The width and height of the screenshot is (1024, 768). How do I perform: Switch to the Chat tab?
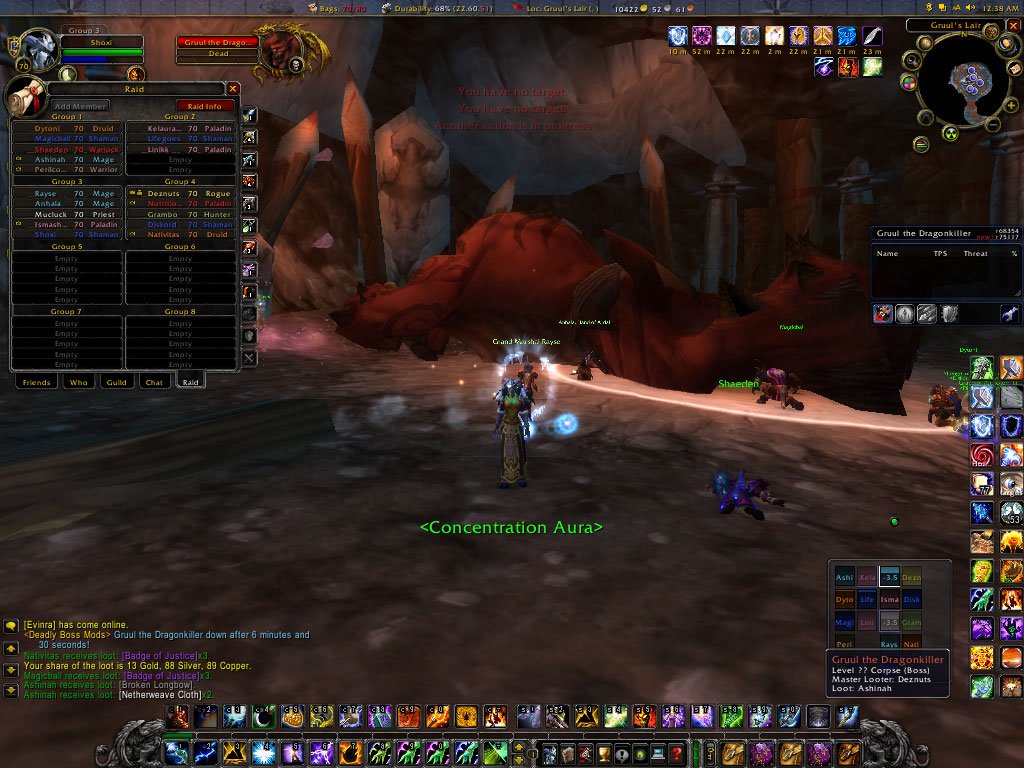point(154,382)
